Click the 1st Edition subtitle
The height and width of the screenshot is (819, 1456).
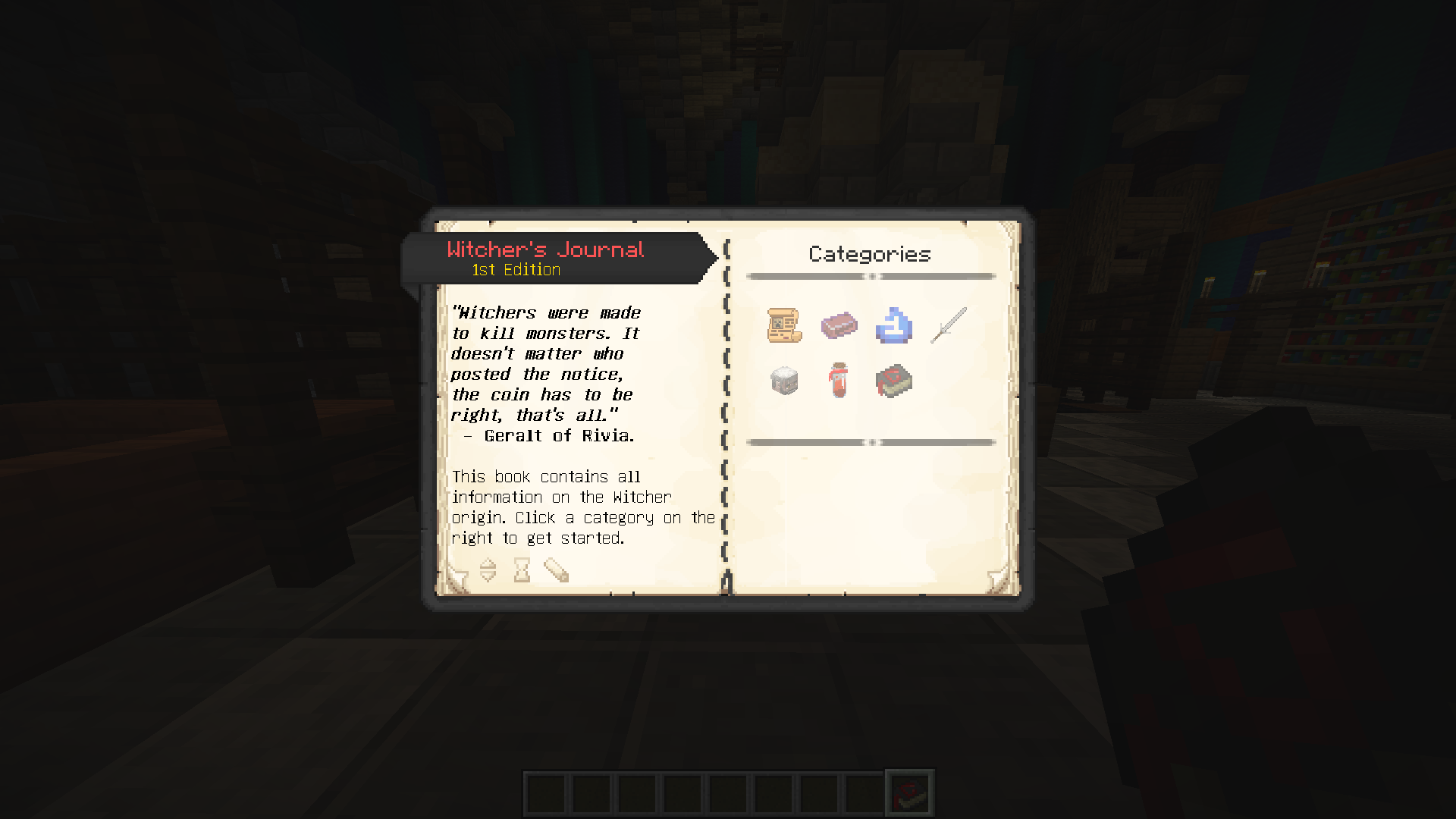(x=515, y=270)
